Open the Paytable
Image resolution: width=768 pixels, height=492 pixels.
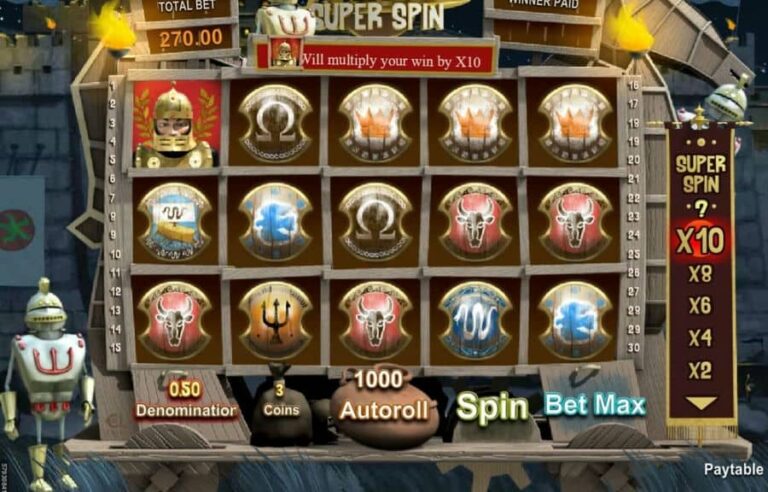tap(733, 469)
